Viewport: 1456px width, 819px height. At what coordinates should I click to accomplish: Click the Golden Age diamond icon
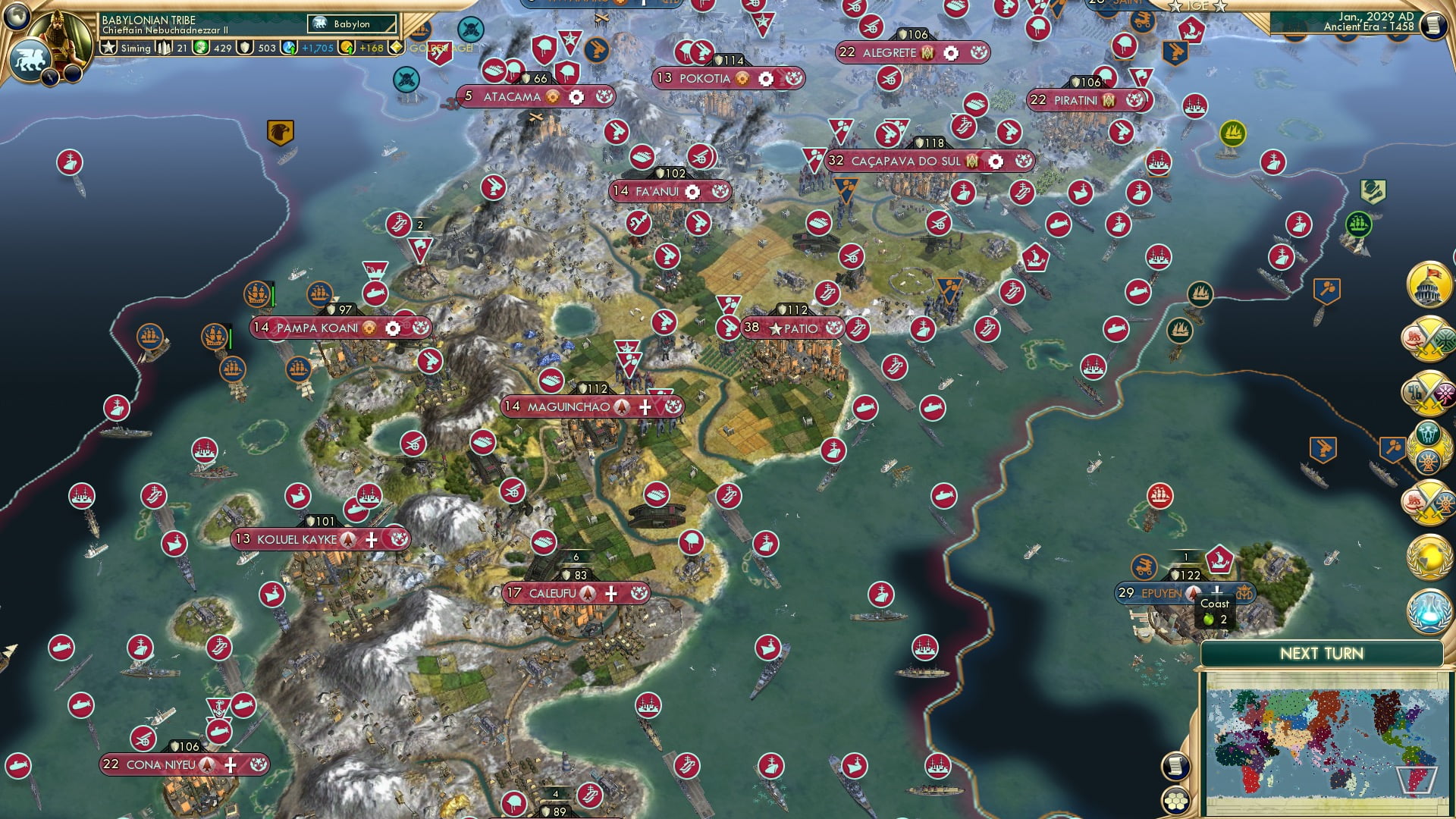tap(397, 48)
